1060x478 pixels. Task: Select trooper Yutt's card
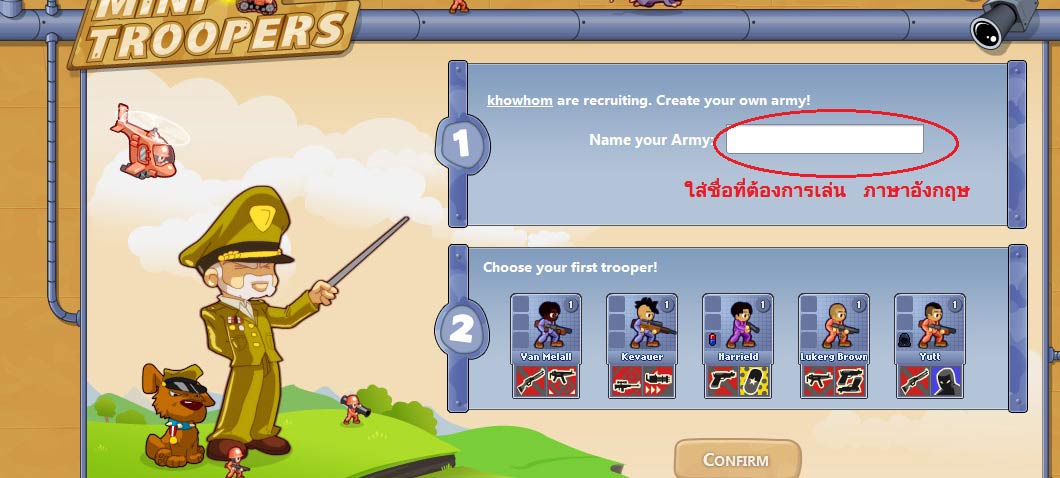[x=929, y=345]
